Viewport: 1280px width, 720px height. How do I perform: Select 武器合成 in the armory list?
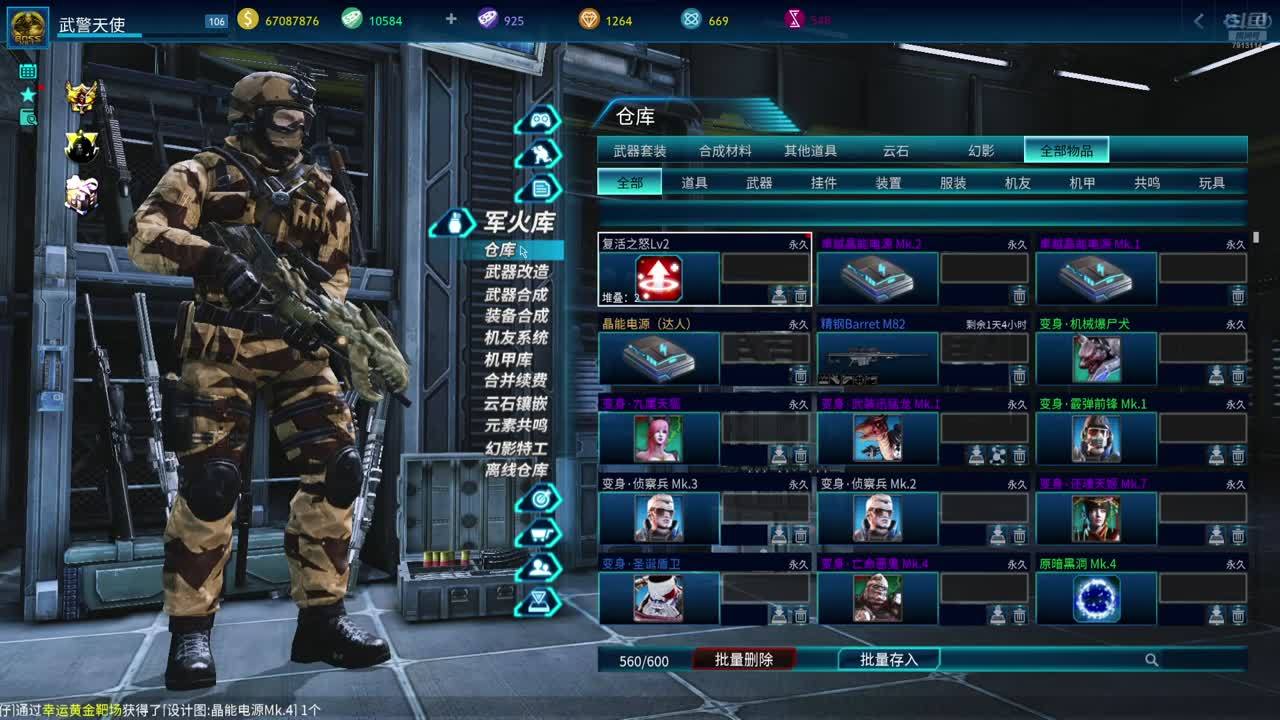[x=516, y=294]
